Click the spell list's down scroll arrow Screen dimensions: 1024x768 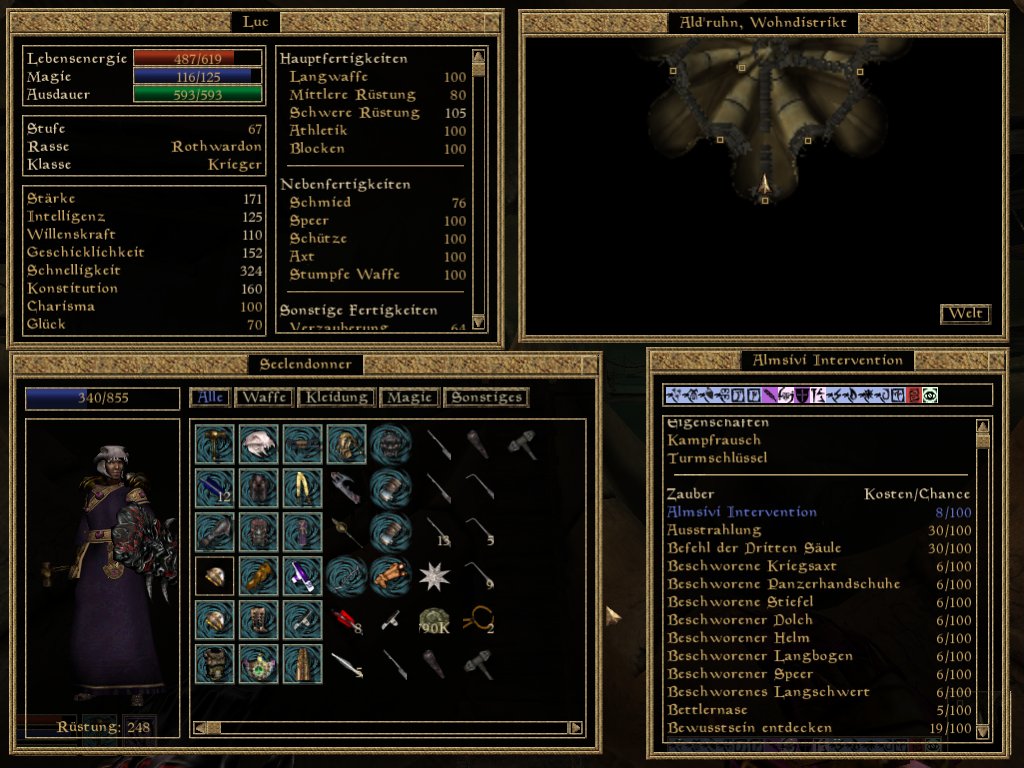pos(983,730)
